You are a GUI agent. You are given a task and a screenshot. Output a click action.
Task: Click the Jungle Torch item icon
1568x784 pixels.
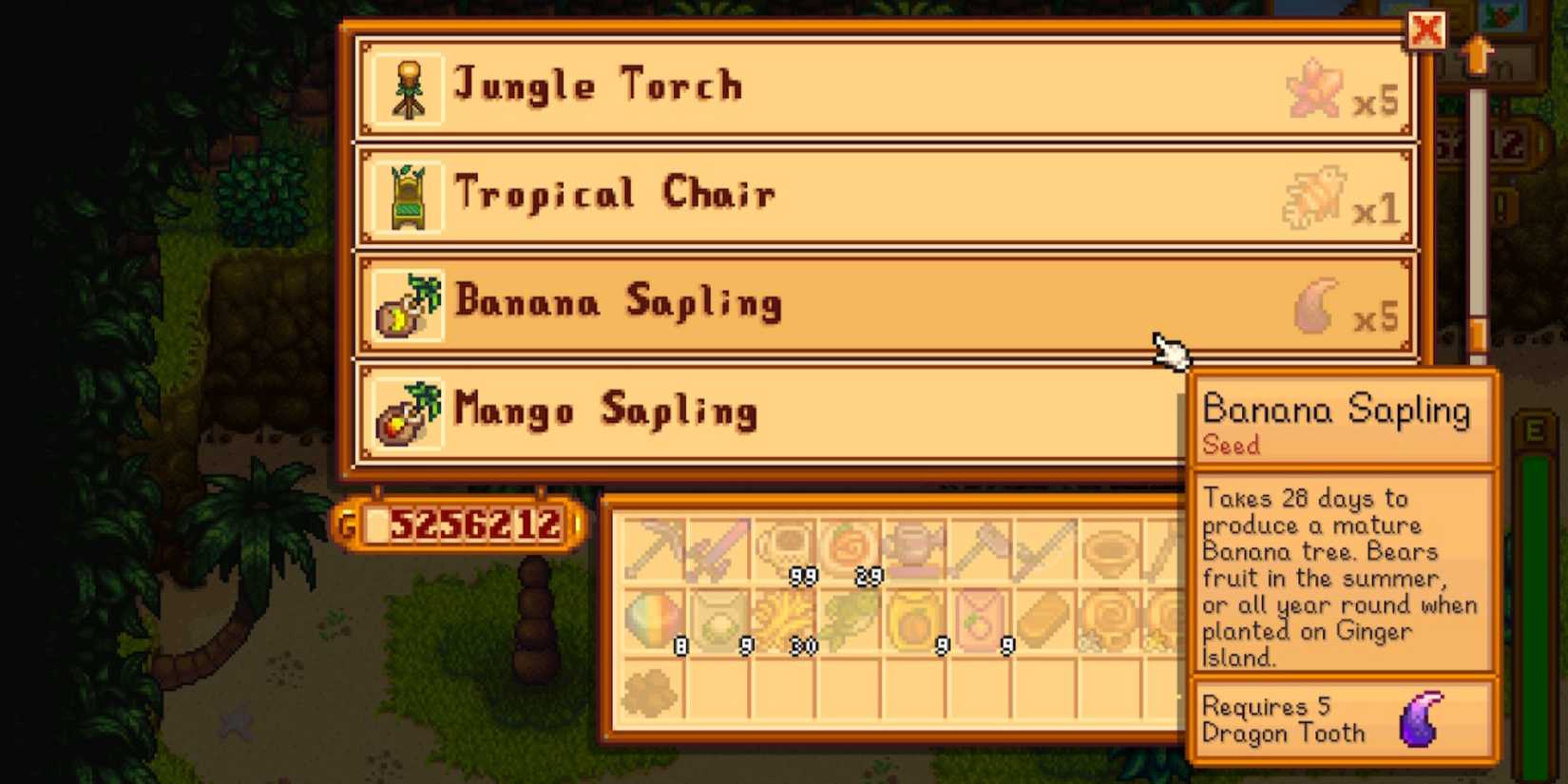(406, 86)
